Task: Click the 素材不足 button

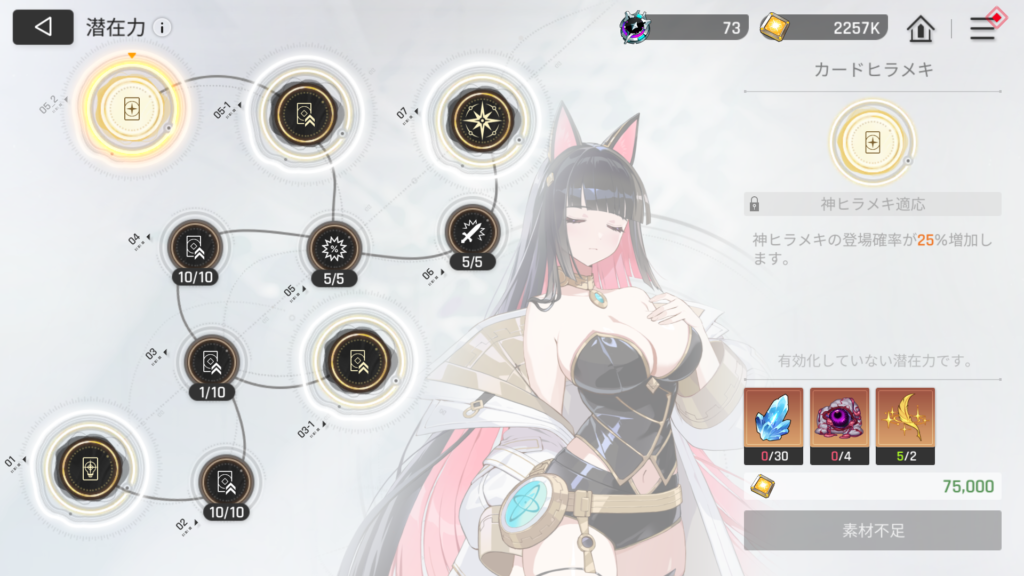Action: pos(872,530)
